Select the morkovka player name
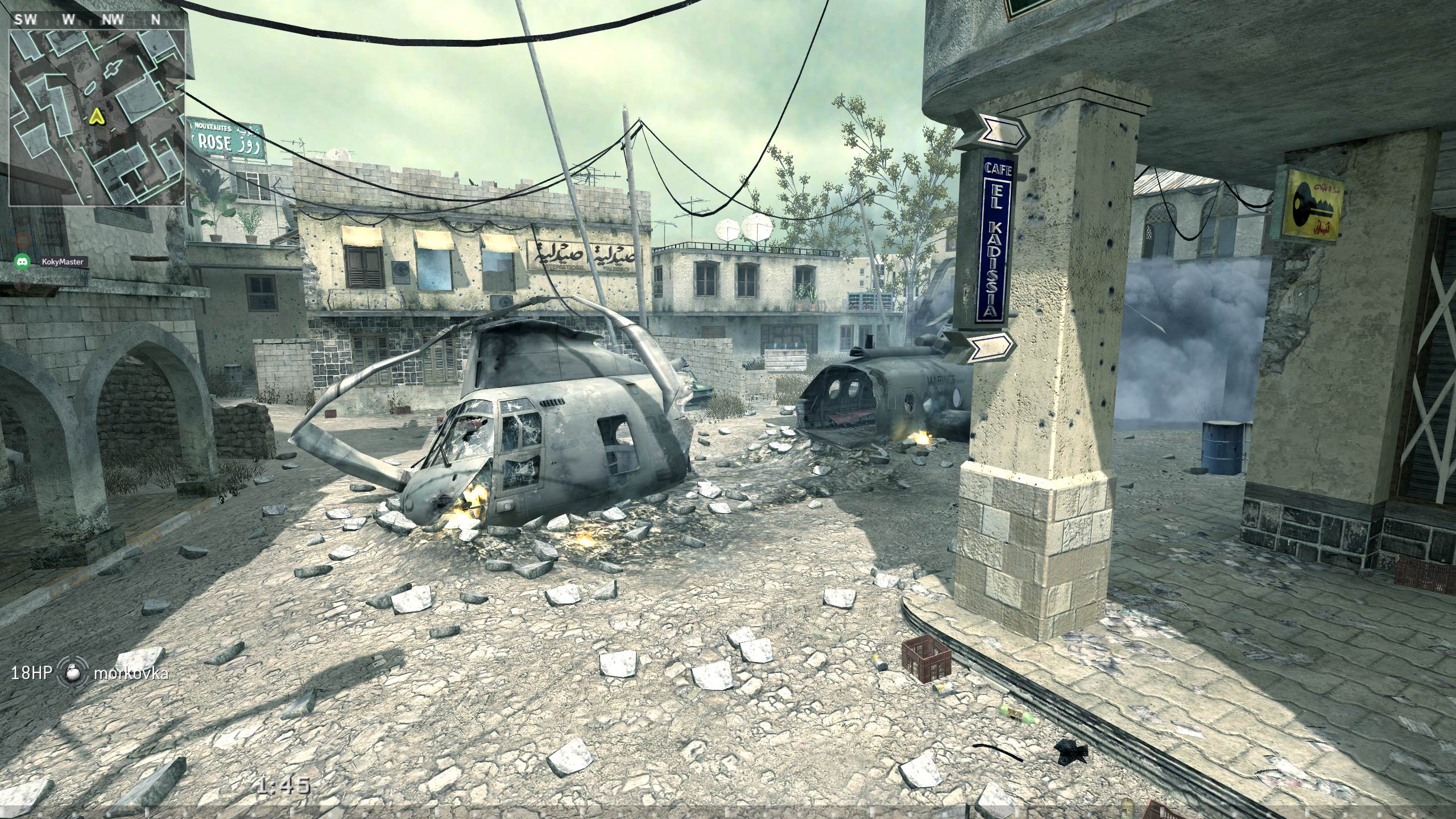 [131, 673]
